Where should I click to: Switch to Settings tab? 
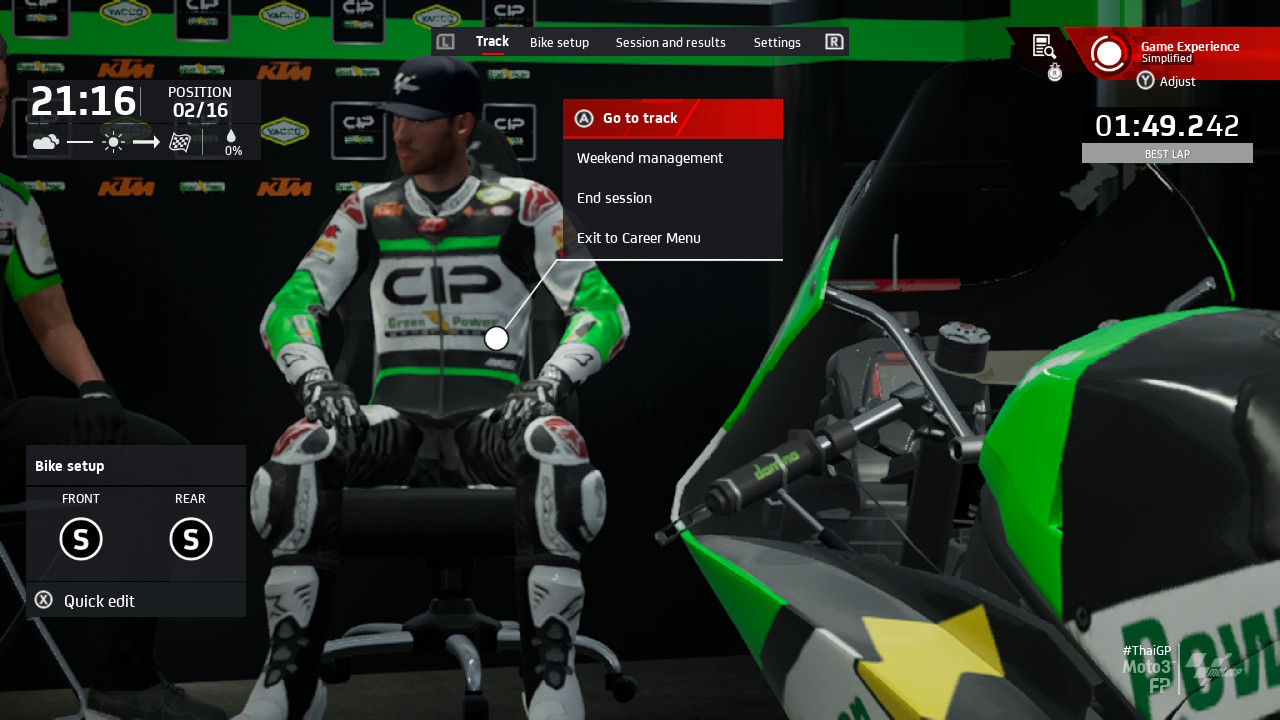(x=777, y=42)
